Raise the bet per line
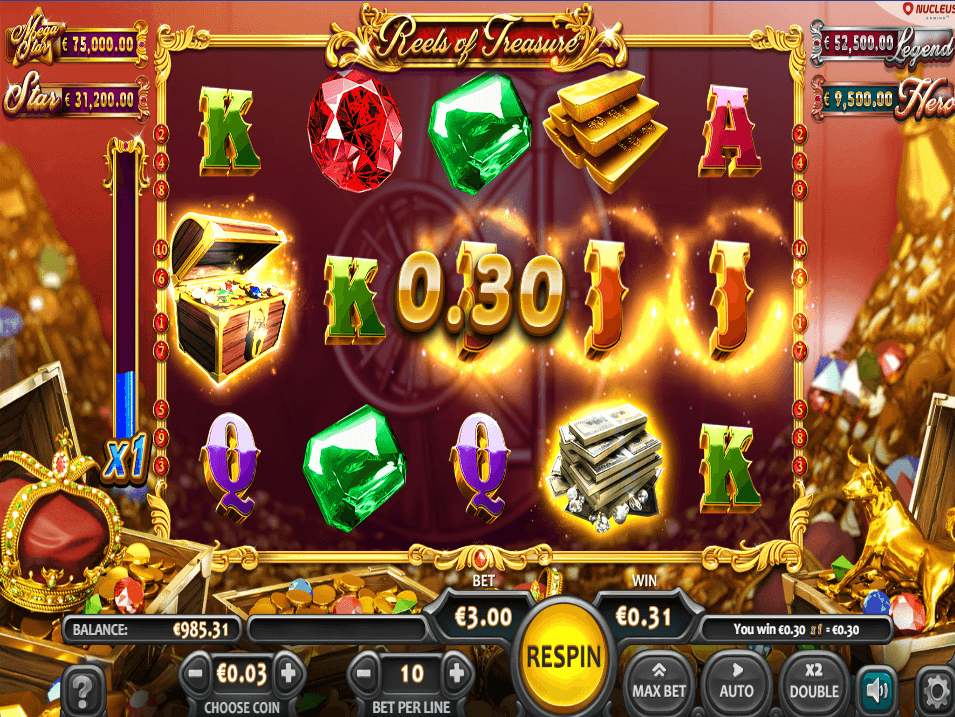Viewport: 955px width, 717px height. [x=456, y=674]
